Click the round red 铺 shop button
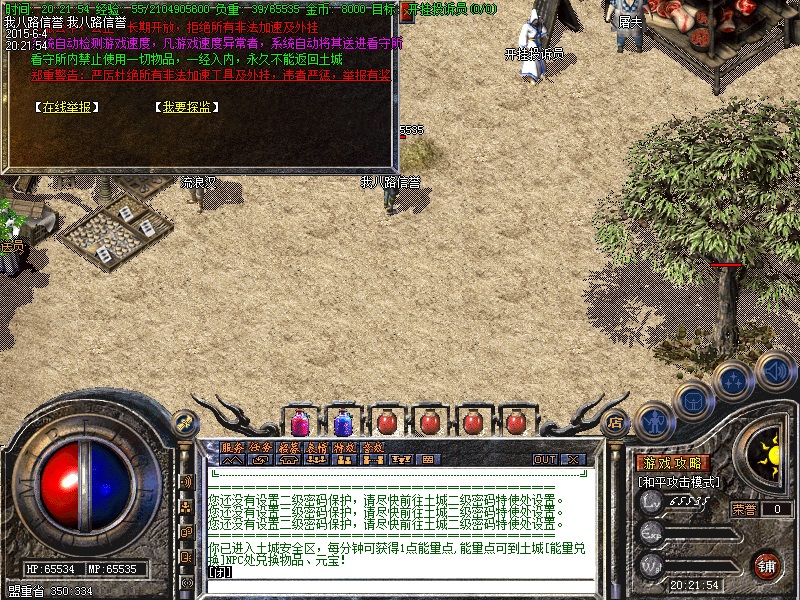Screen dimensions: 800x600 [767, 564]
